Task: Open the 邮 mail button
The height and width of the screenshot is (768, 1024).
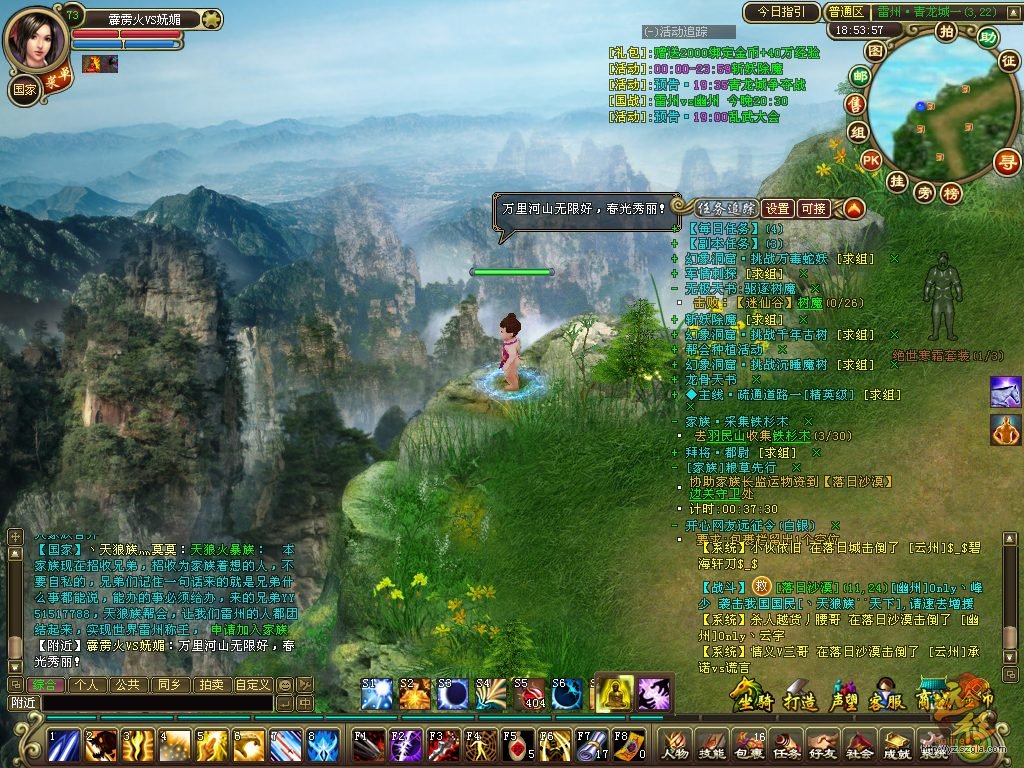Action: tap(859, 76)
